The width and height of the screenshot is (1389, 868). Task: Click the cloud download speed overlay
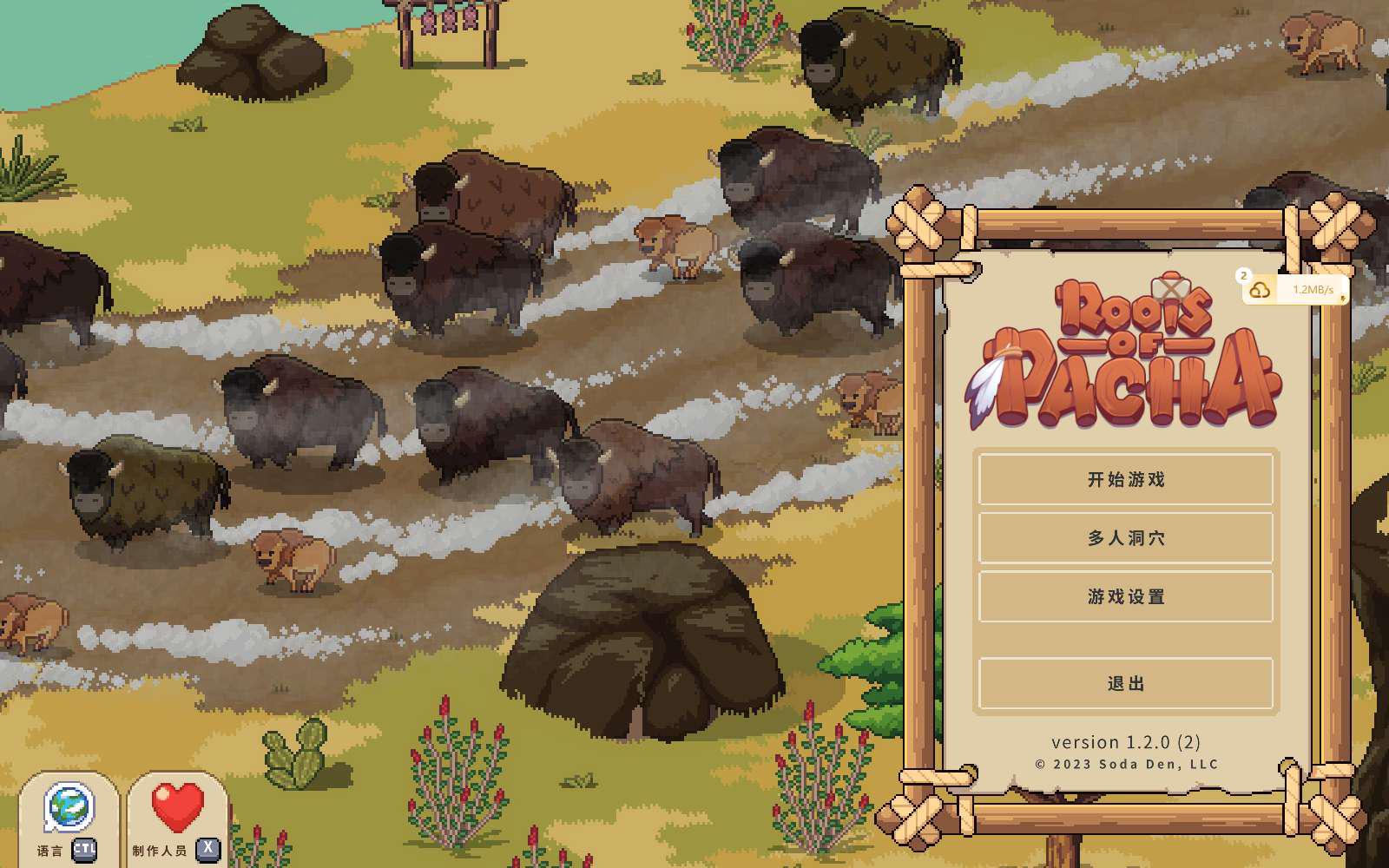(1295, 290)
